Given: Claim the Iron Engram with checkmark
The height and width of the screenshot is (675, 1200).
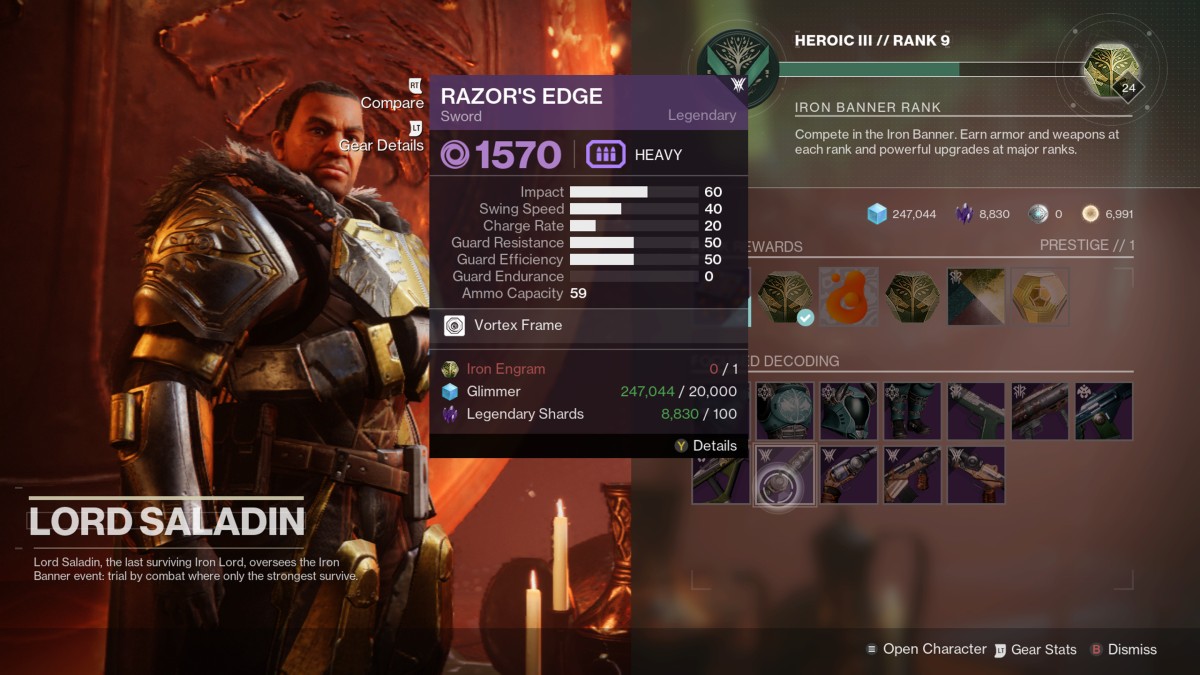Looking at the screenshot, I should [785, 296].
